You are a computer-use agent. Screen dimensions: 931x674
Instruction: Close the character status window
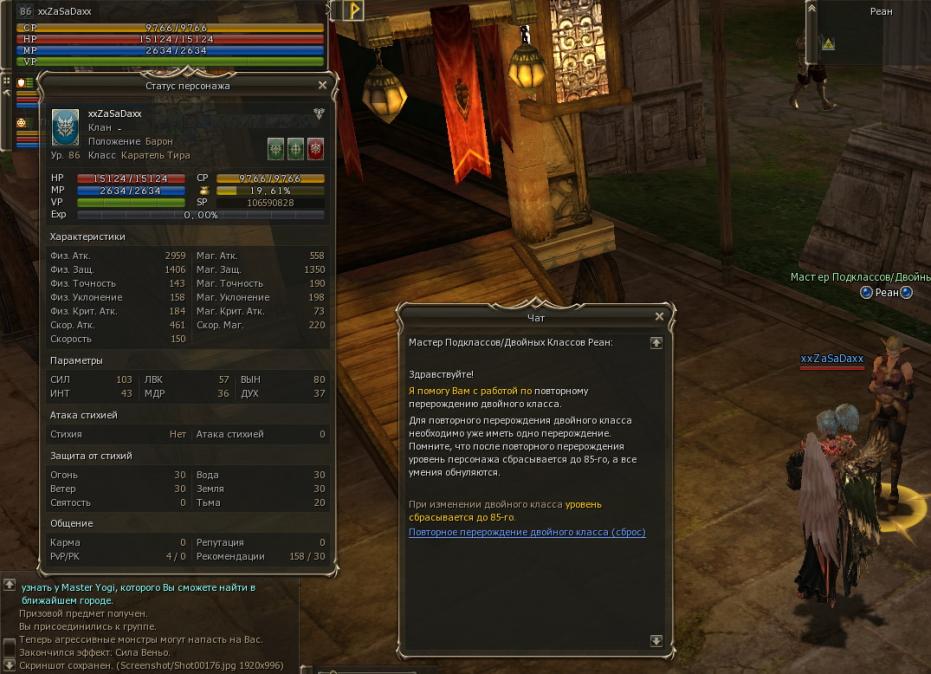322,86
